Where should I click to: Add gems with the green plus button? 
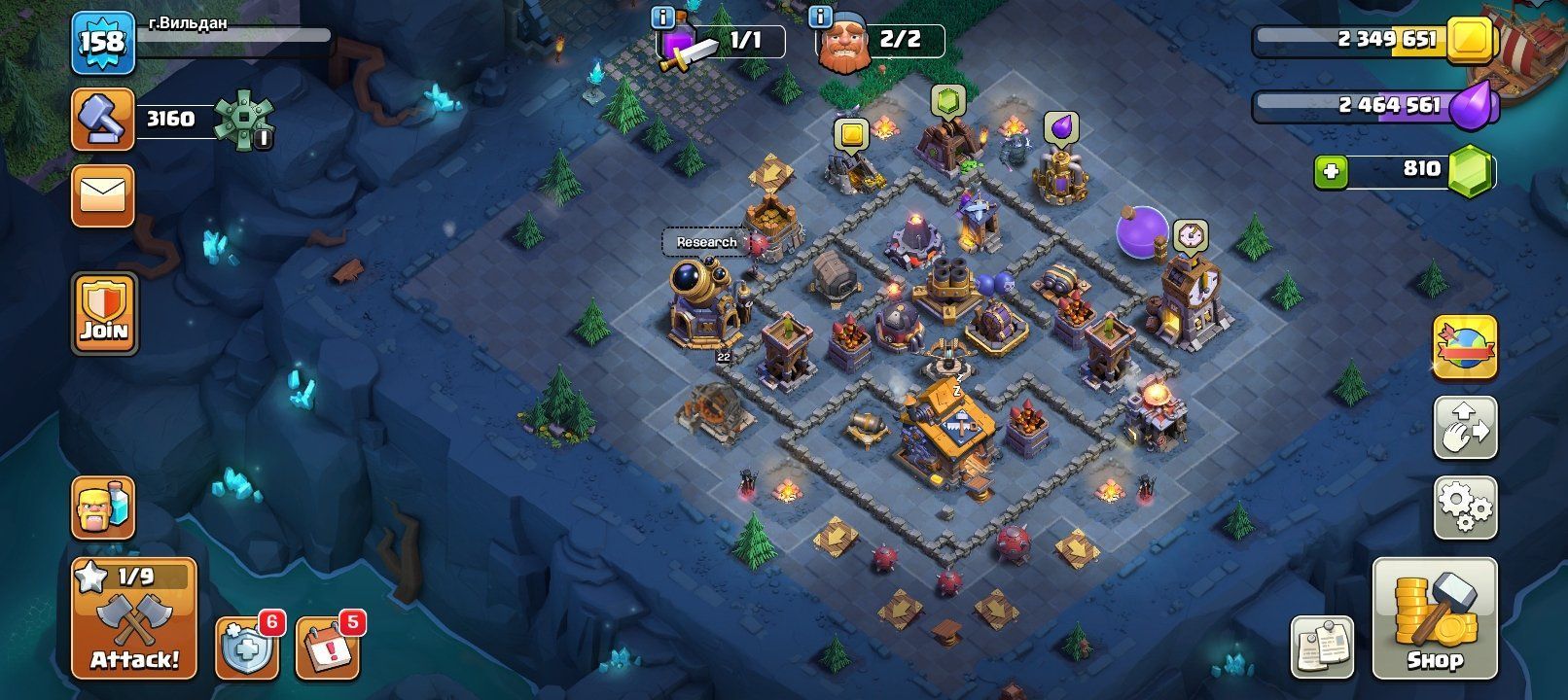point(1331,172)
